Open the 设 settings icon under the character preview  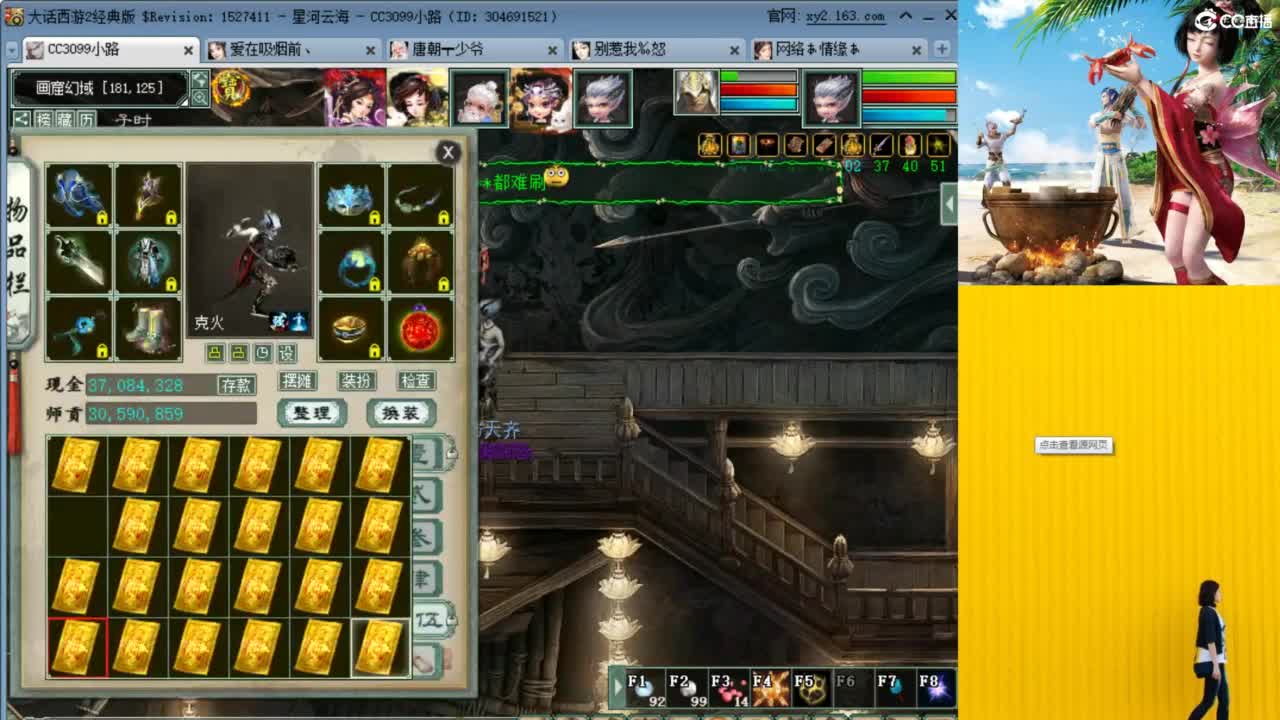coord(286,353)
